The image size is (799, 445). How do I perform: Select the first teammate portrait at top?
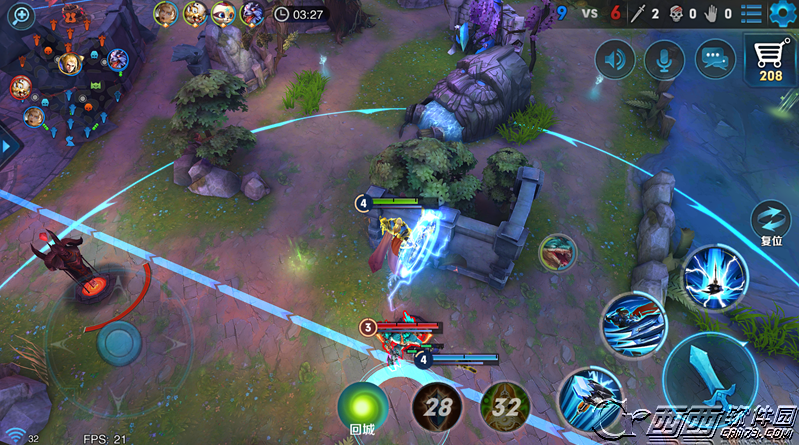166,13
